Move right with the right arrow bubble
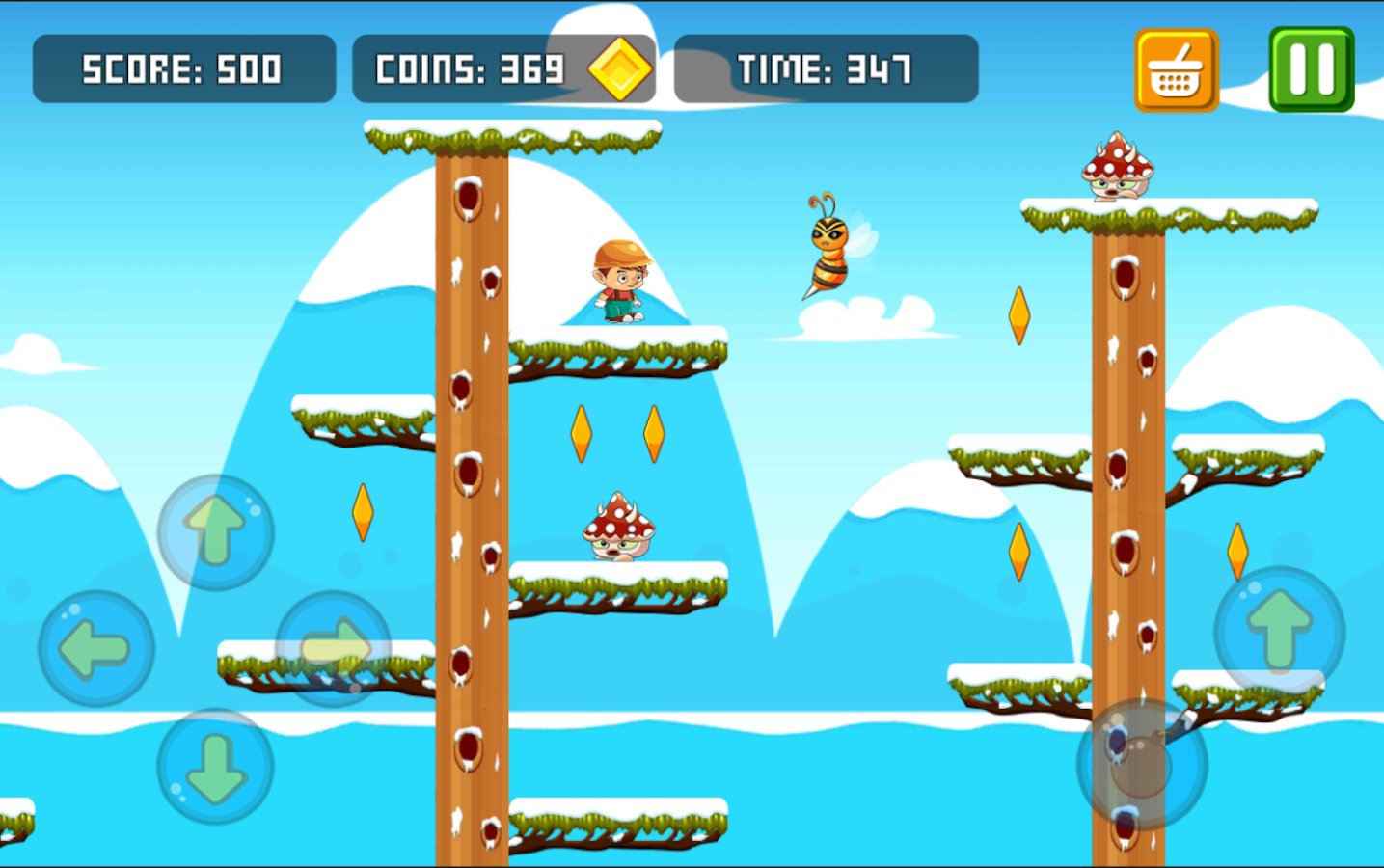The image size is (1384, 868). pos(334,649)
